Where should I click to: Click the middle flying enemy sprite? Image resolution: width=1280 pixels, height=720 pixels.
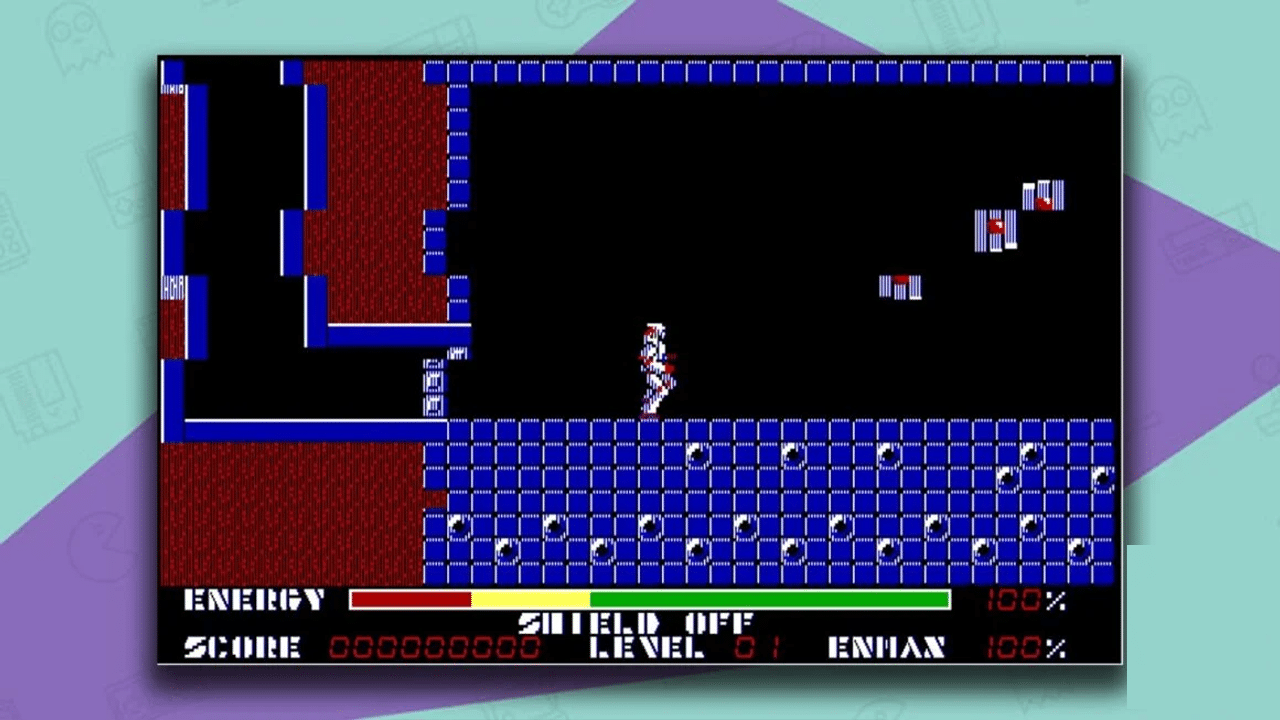994,228
